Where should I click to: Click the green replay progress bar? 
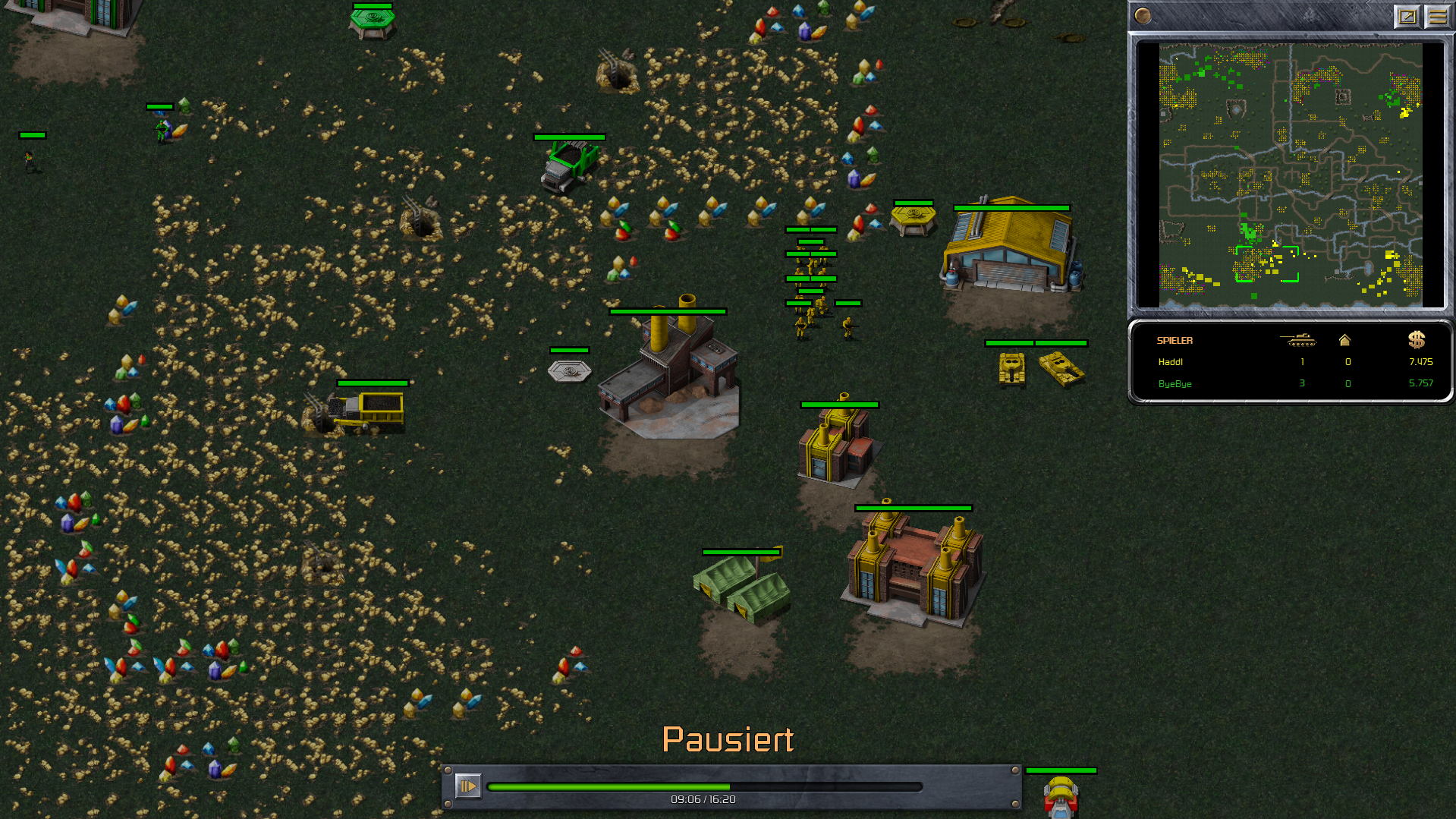704,787
